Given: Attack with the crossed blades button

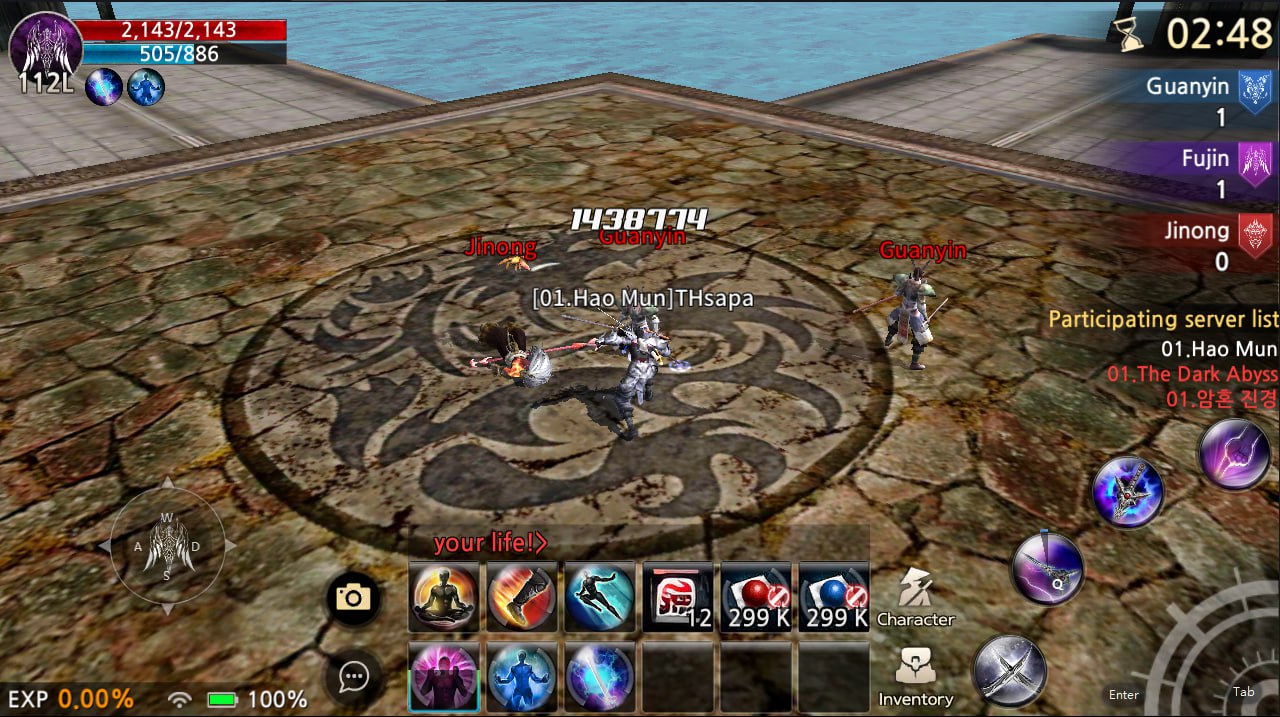Looking at the screenshot, I should (x=1010, y=670).
